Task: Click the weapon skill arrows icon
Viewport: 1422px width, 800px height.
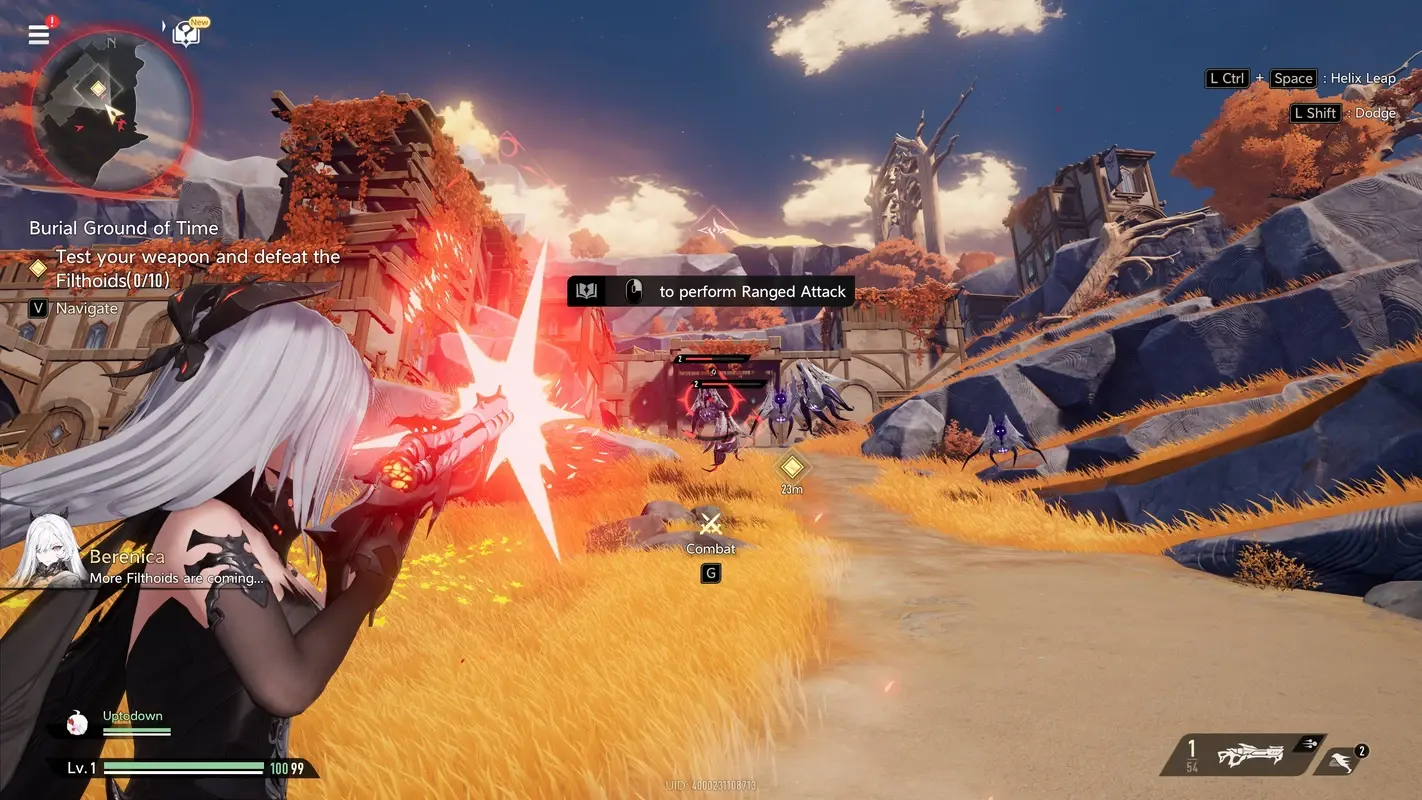Action: [1311, 745]
